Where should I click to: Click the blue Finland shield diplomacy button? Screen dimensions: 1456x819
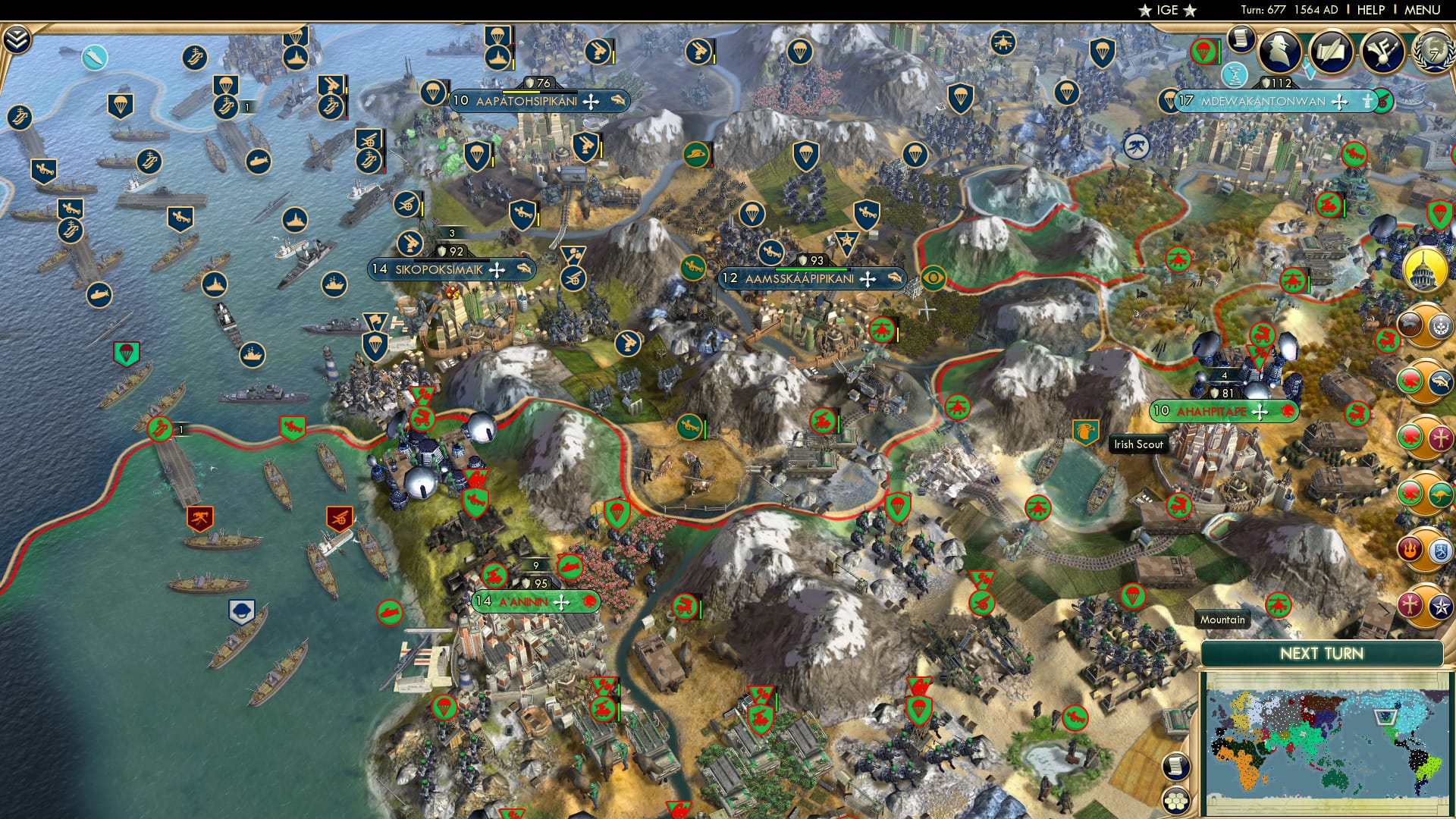1439,551
